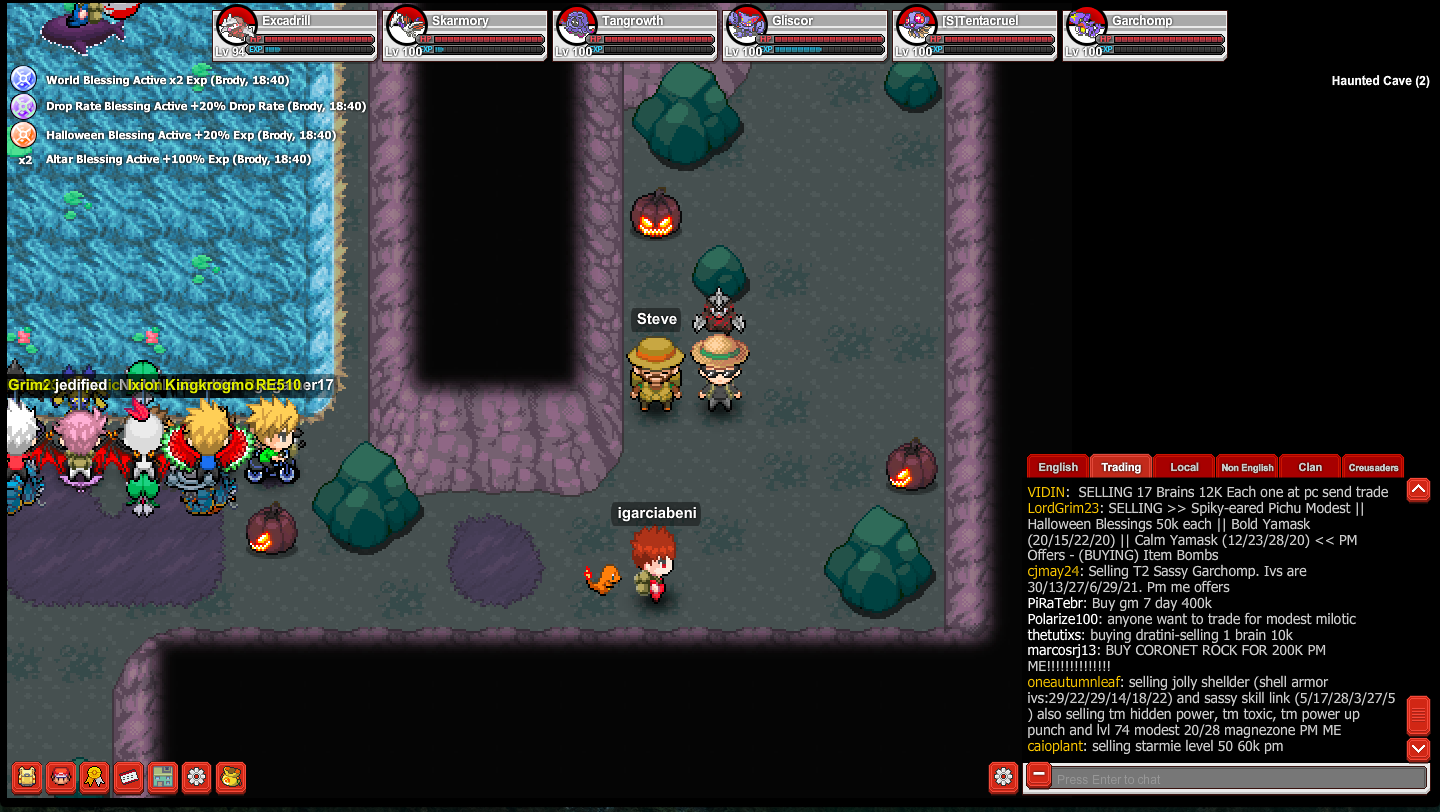Open the Non English chat tab
Viewport: 1440px width, 812px height.
click(x=1247, y=466)
